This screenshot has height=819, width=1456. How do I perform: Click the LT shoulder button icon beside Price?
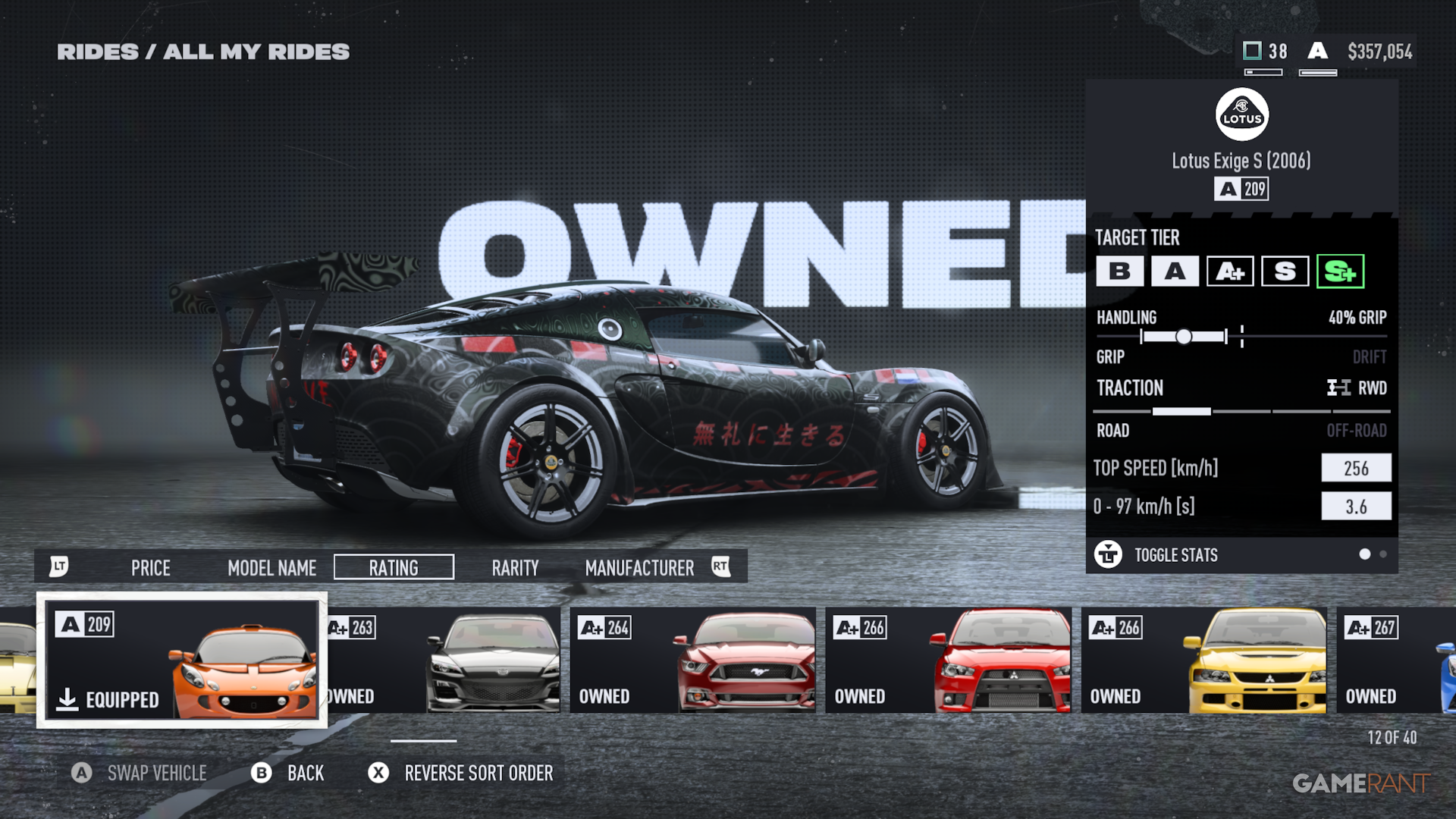pos(60,566)
